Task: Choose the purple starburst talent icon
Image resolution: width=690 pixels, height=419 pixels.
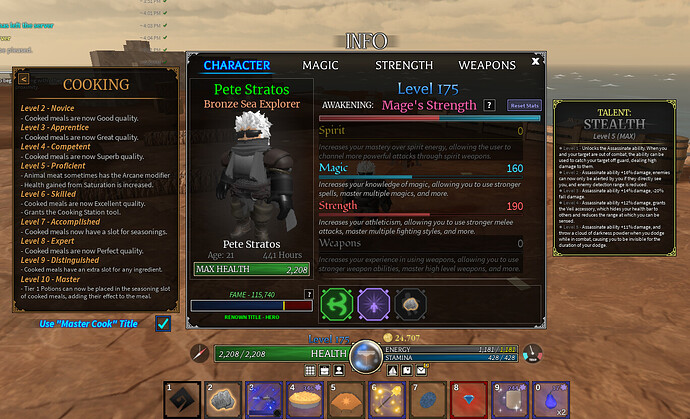Action: coord(373,303)
